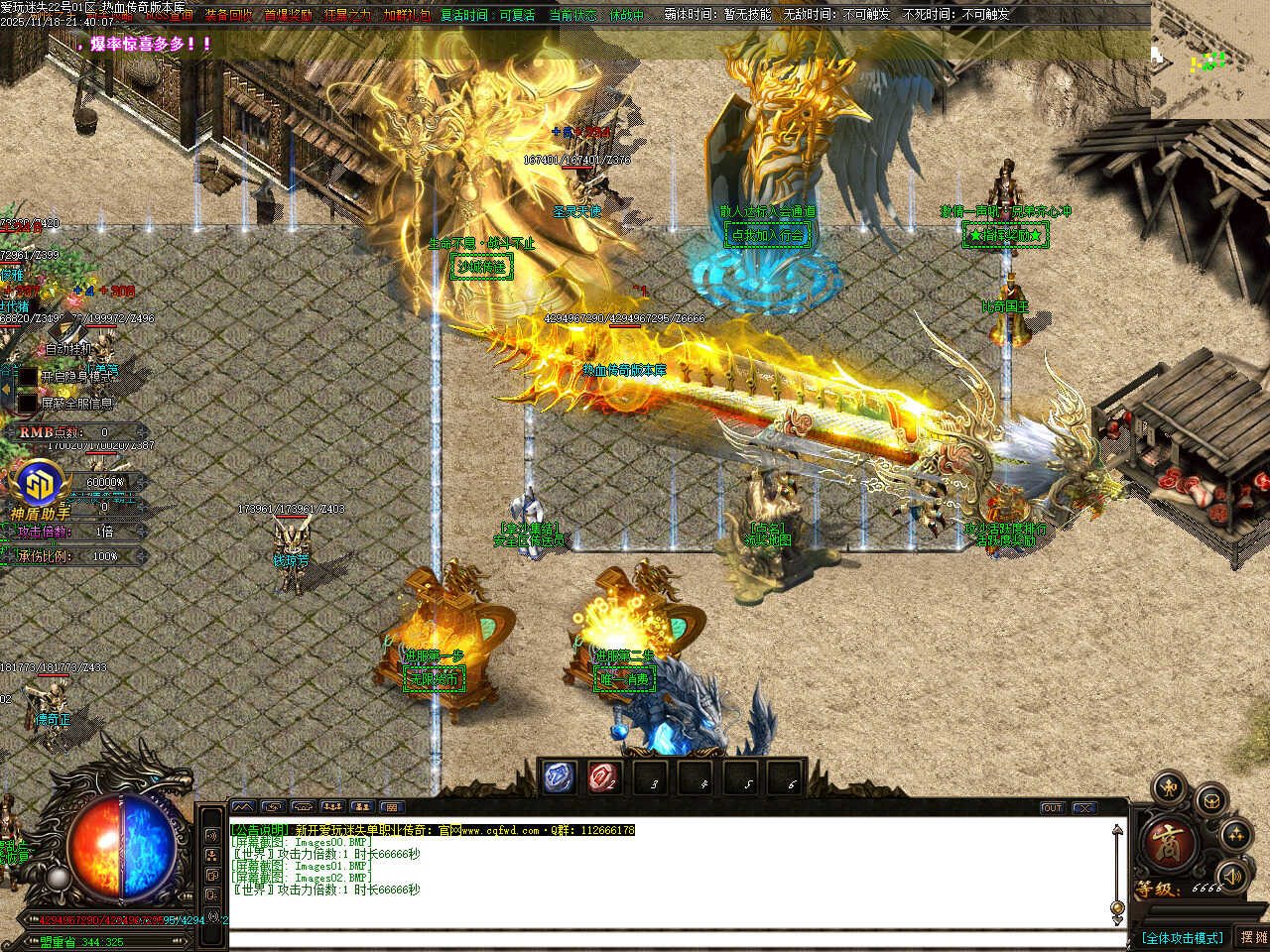1270x952 pixels.
Task: Use the blue skill in hotbar slot 1
Action: tap(560, 777)
